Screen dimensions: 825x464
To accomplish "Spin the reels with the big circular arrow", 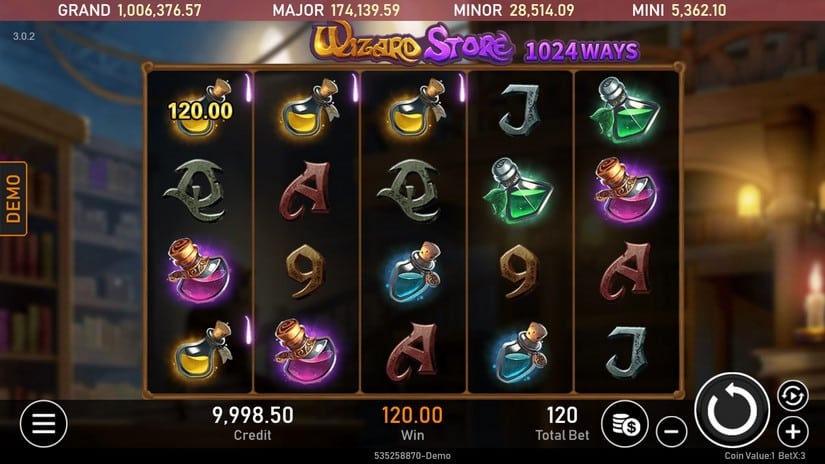I will [x=731, y=411].
